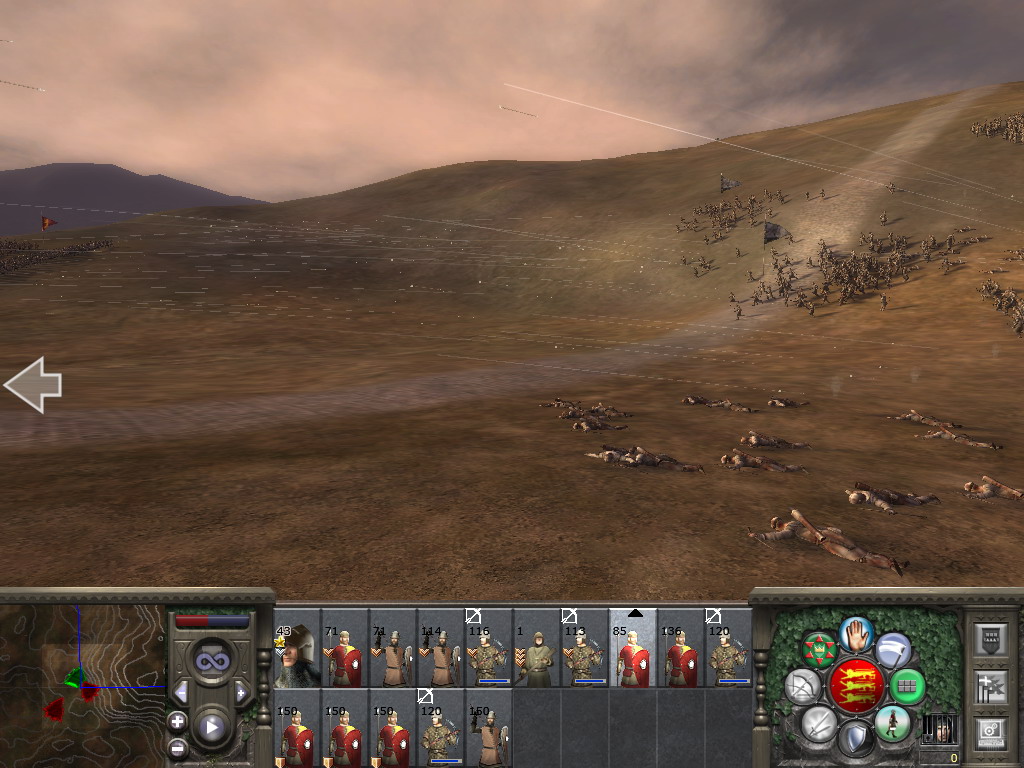Toggle formation with the green grid icon
The image size is (1024, 768).
pos(907,687)
